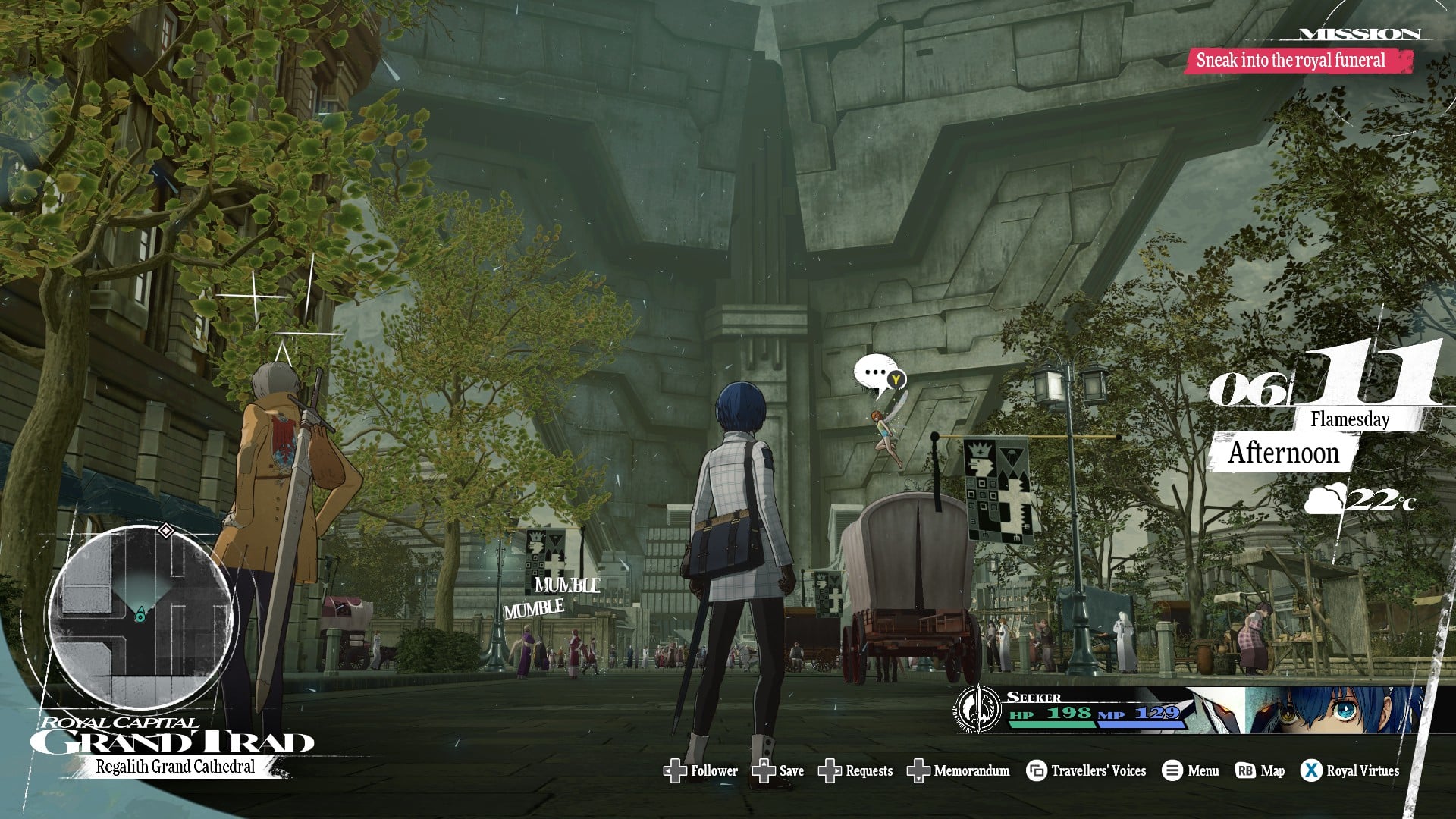This screenshot has height=819, width=1456.
Task: Open the Map
Action: click(1260, 771)
